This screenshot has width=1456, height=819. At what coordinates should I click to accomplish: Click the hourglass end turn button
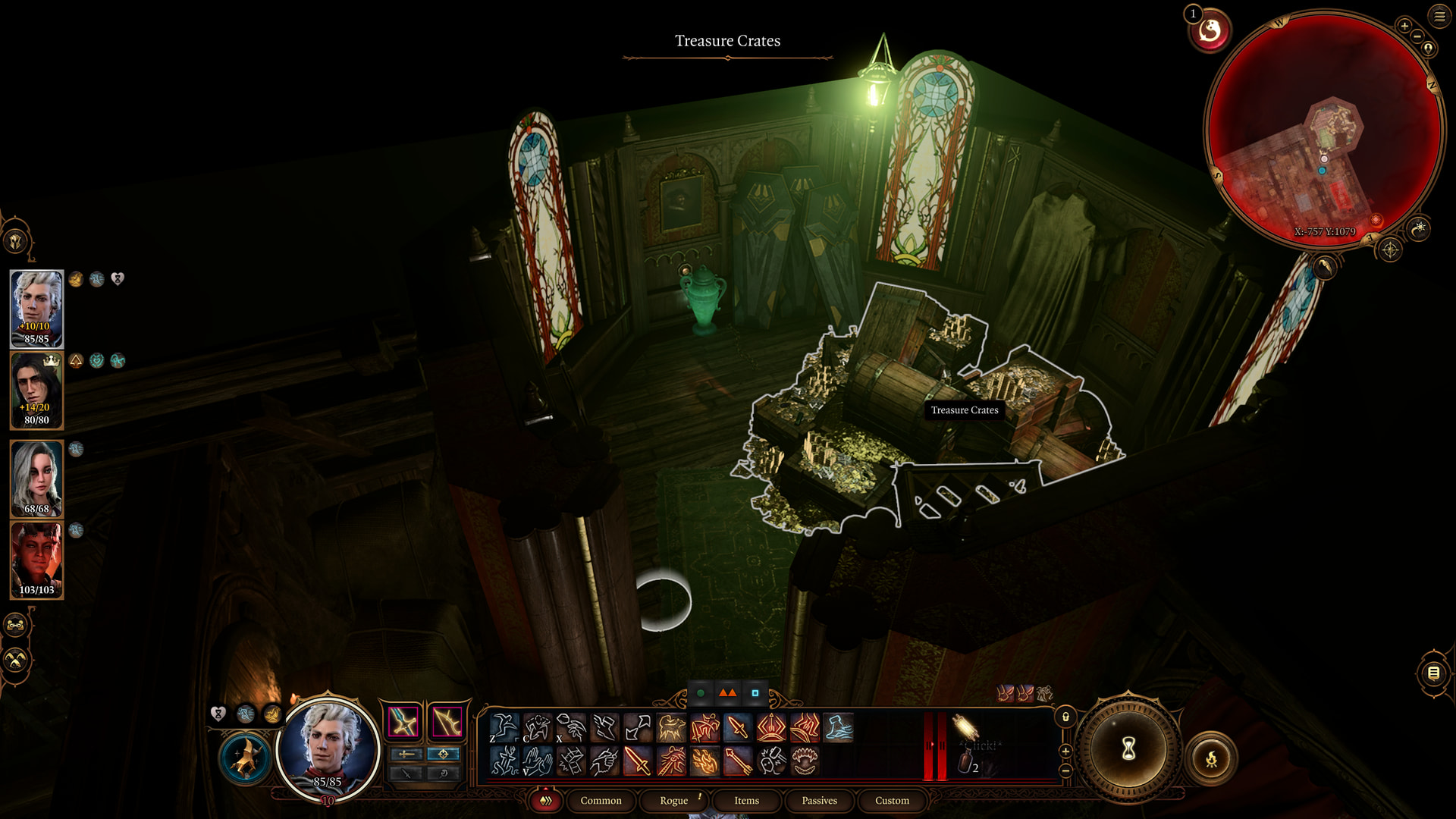click(1128, 749)
